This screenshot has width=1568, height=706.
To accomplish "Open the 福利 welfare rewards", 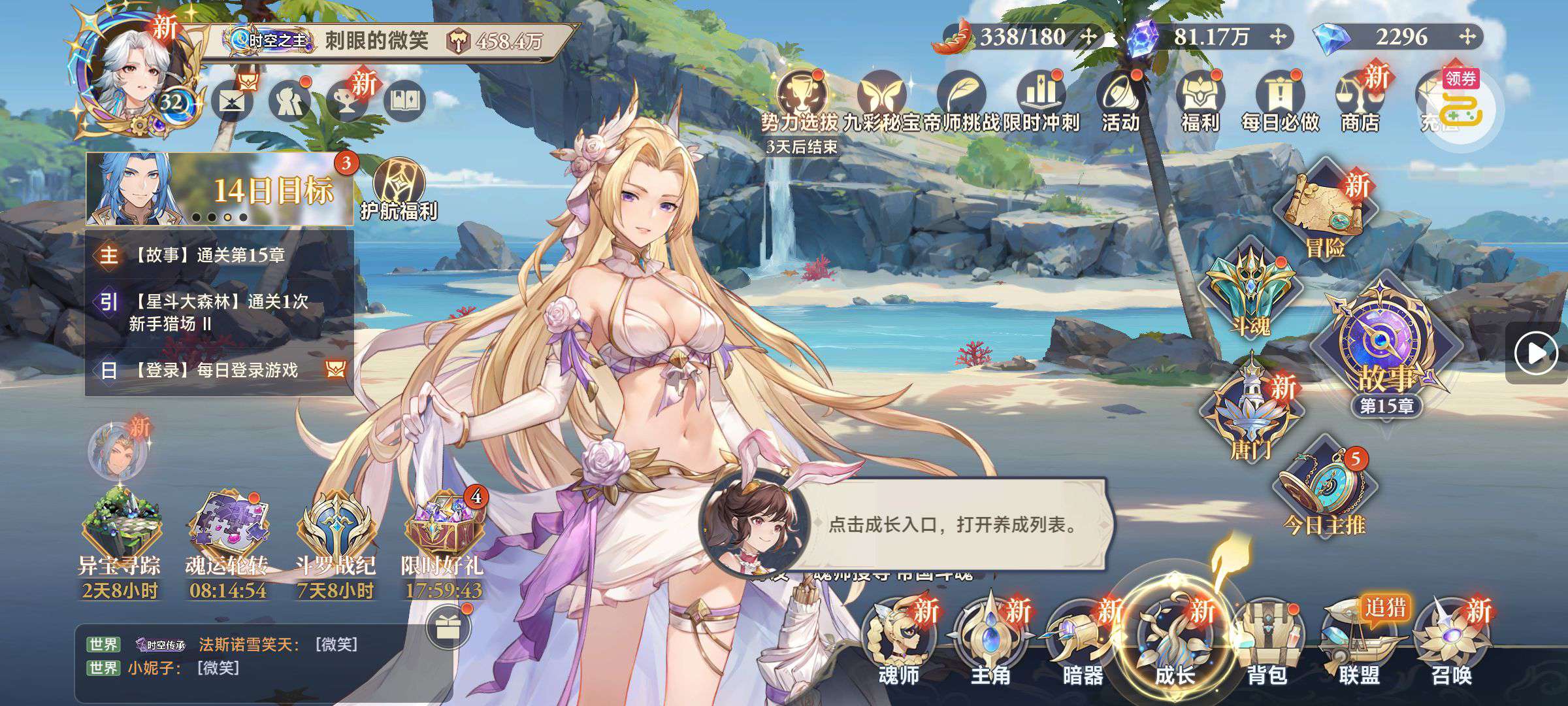I will pyautogui.click(x=1200, y=103).
